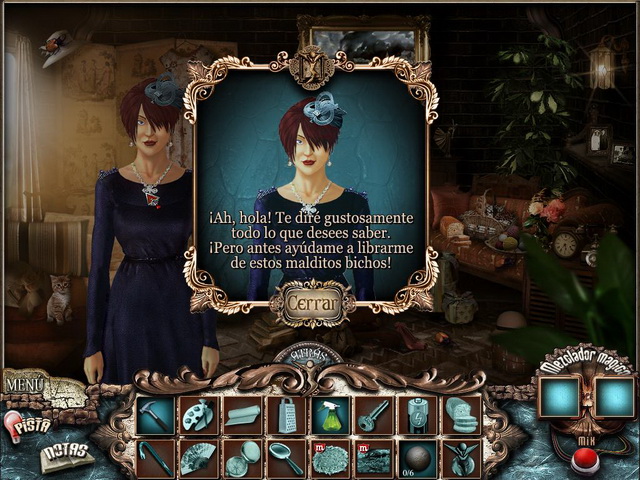Choose the green spray bottle

(x=331, y=415)
